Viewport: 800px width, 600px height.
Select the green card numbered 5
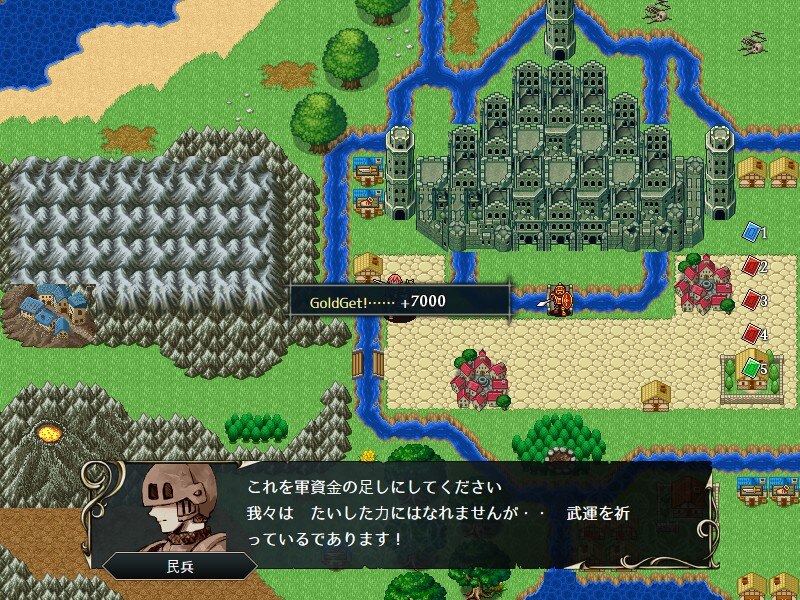[x=752, y=368]
